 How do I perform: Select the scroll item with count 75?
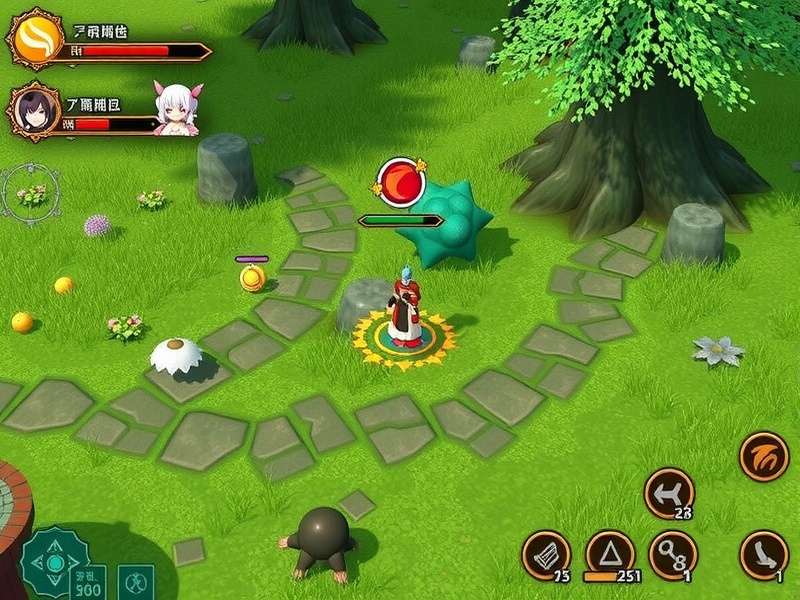click(x=546, y=555)
